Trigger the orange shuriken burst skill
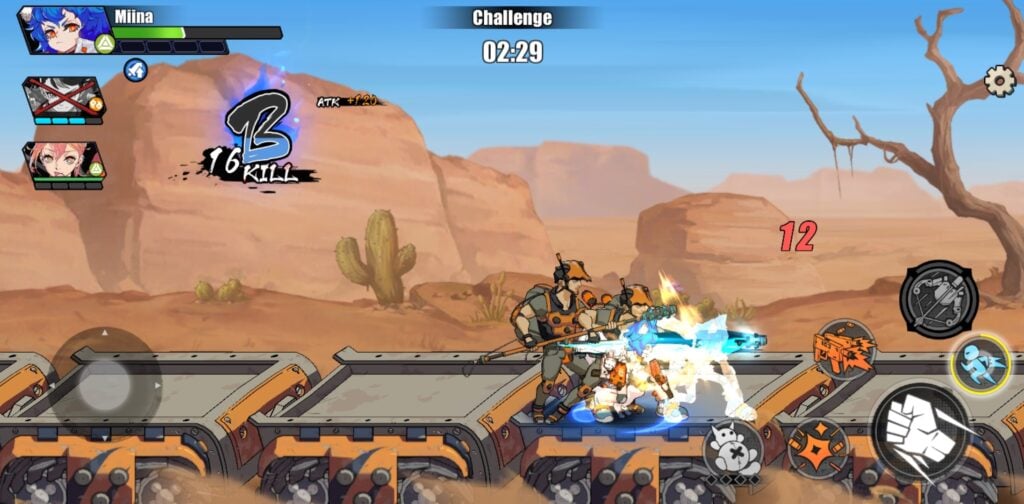 (x=818, y=447)
